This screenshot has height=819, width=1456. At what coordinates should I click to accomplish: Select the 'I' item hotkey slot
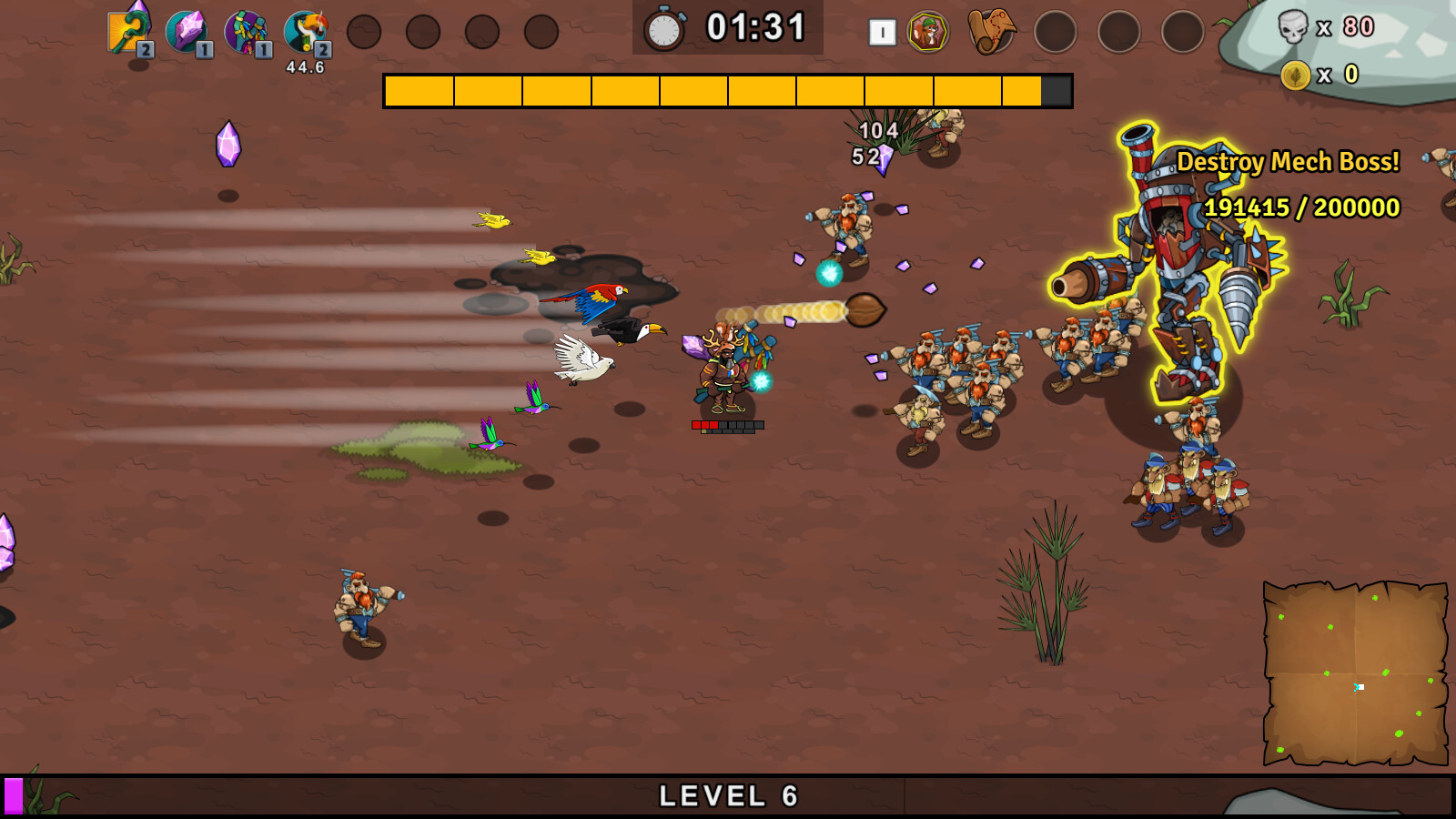pos(881,30)
